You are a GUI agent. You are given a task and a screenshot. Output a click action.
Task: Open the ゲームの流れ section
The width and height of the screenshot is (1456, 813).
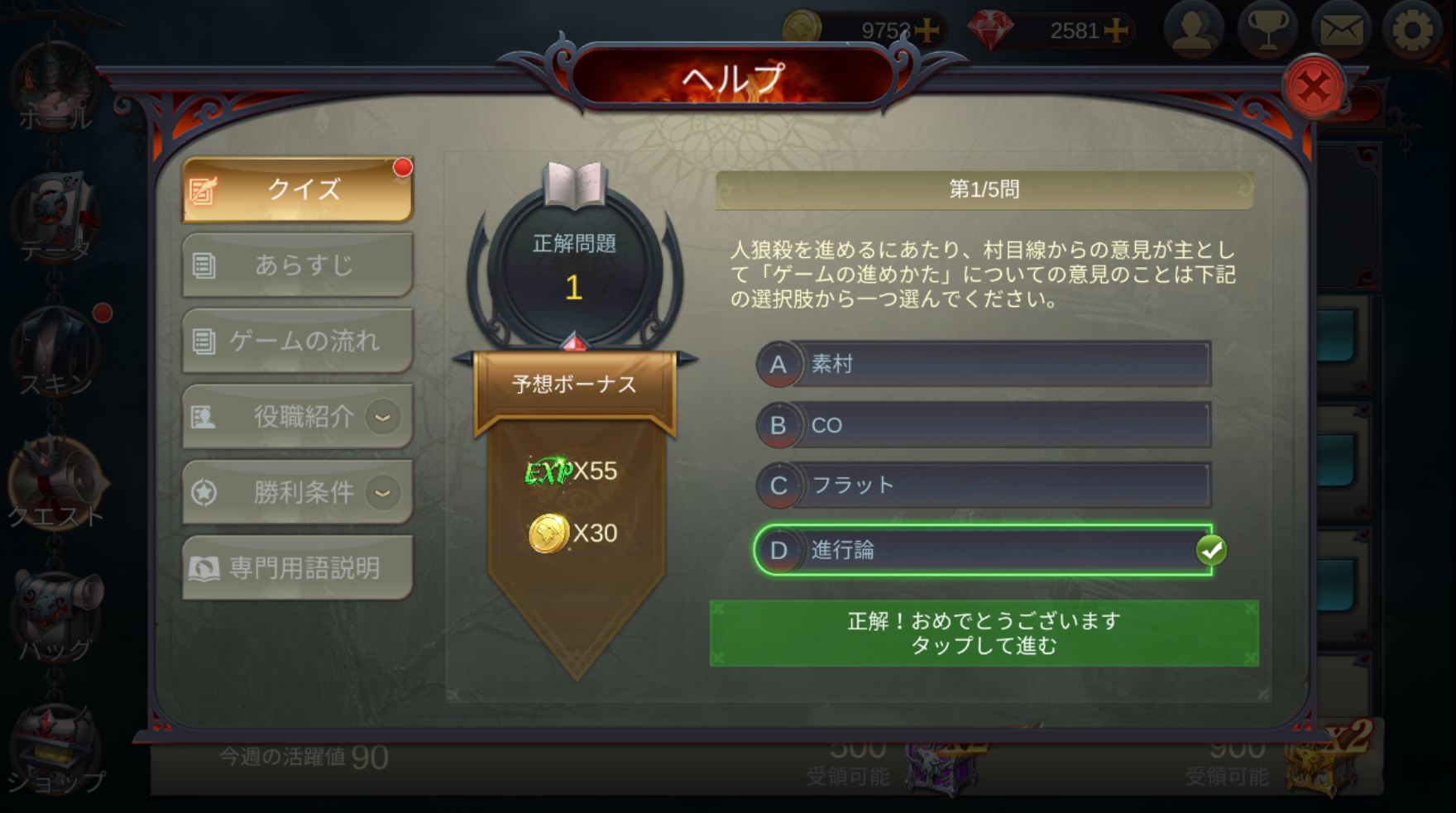[x=298, y=341]
